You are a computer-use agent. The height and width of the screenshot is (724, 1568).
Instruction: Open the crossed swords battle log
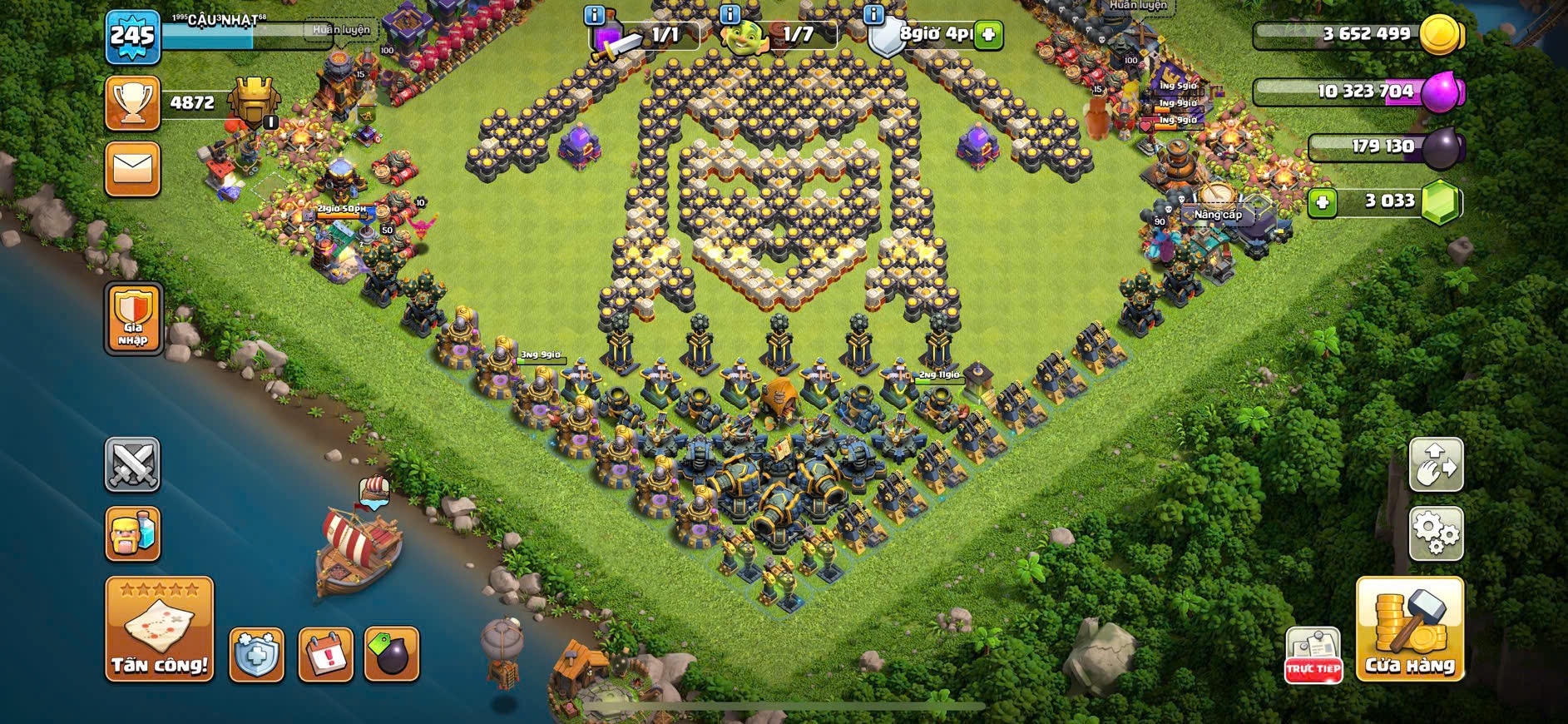132,464
